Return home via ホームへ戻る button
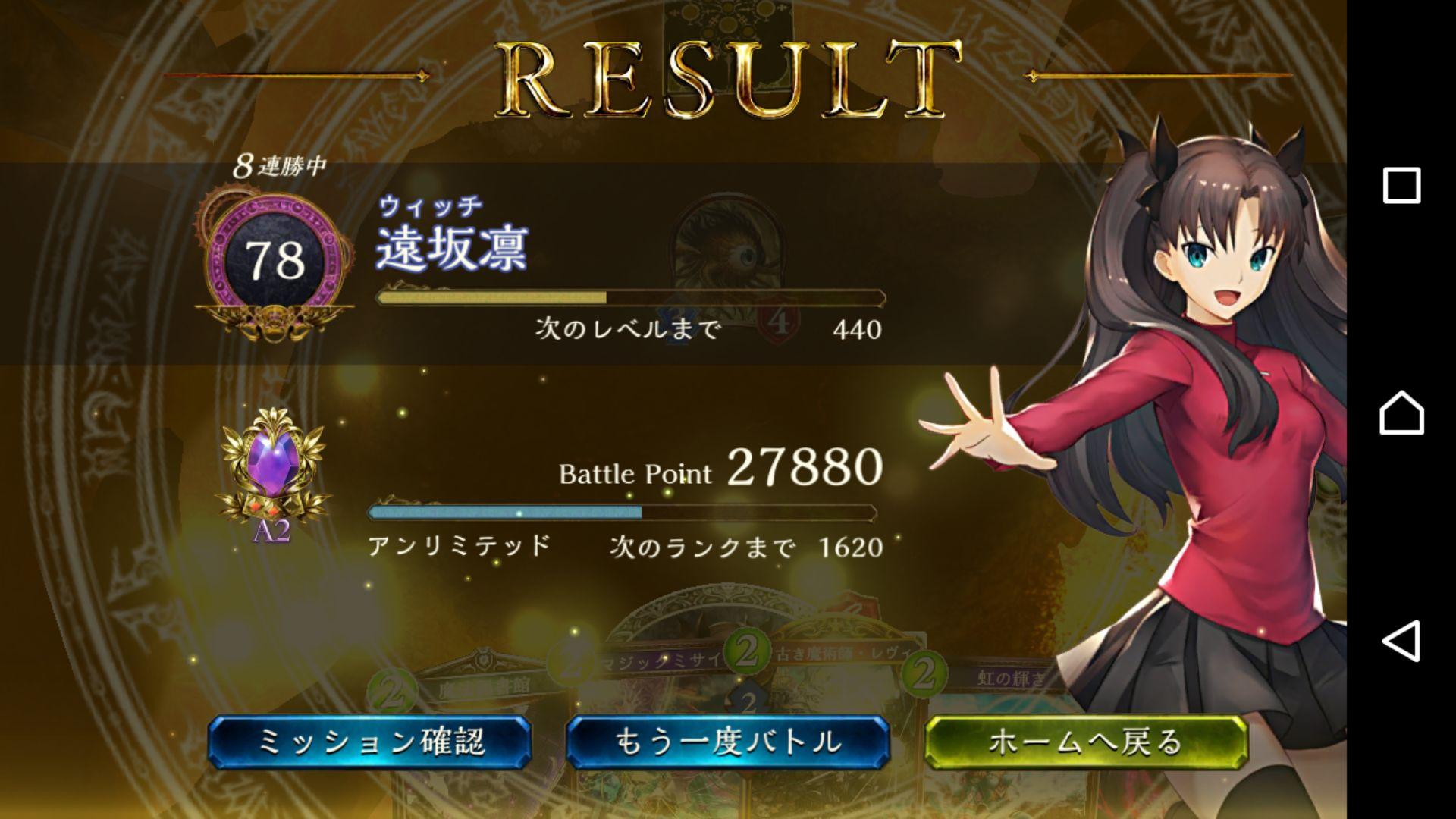 1086,742
